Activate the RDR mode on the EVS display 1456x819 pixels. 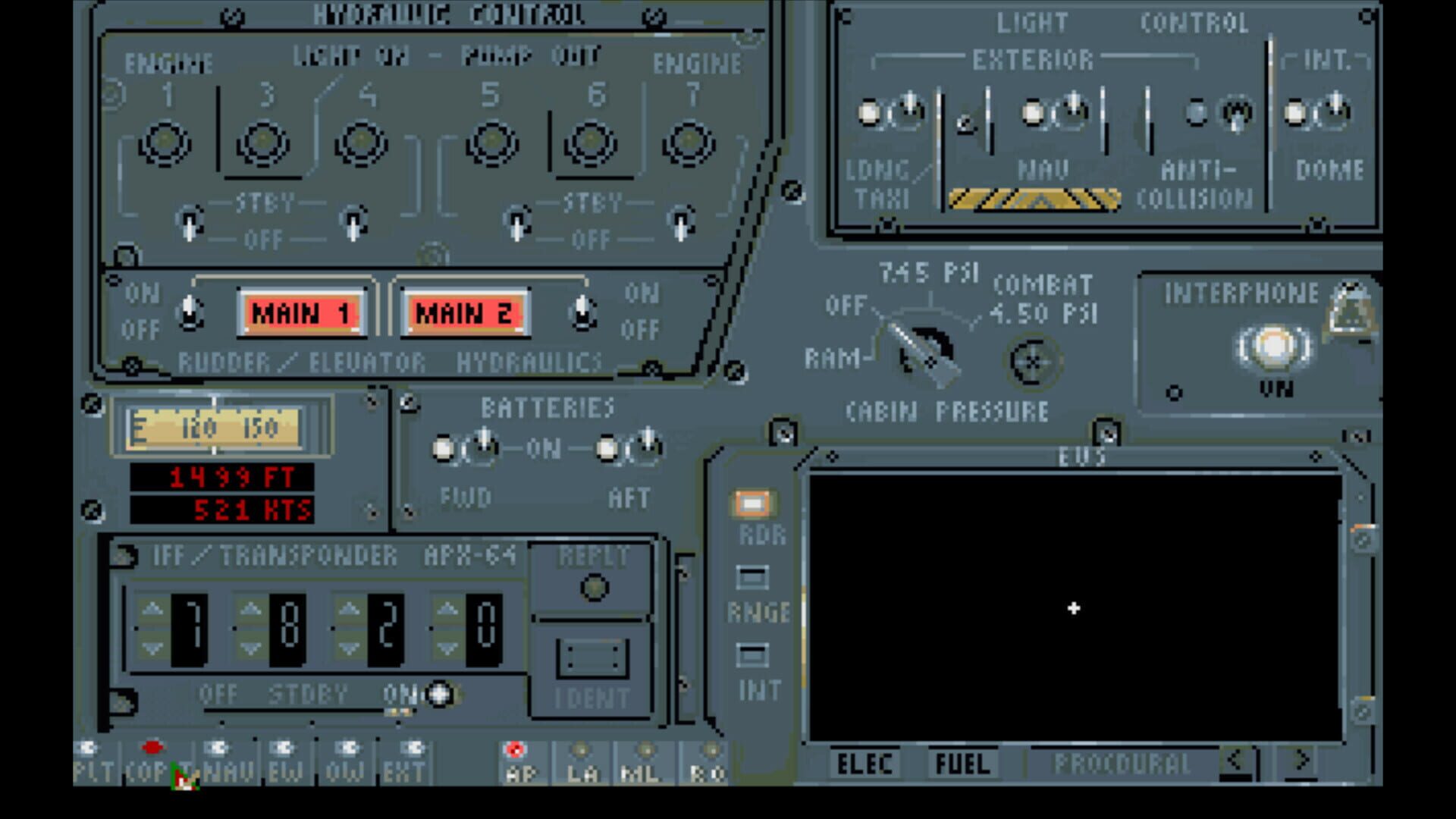[x=752, y=502]
